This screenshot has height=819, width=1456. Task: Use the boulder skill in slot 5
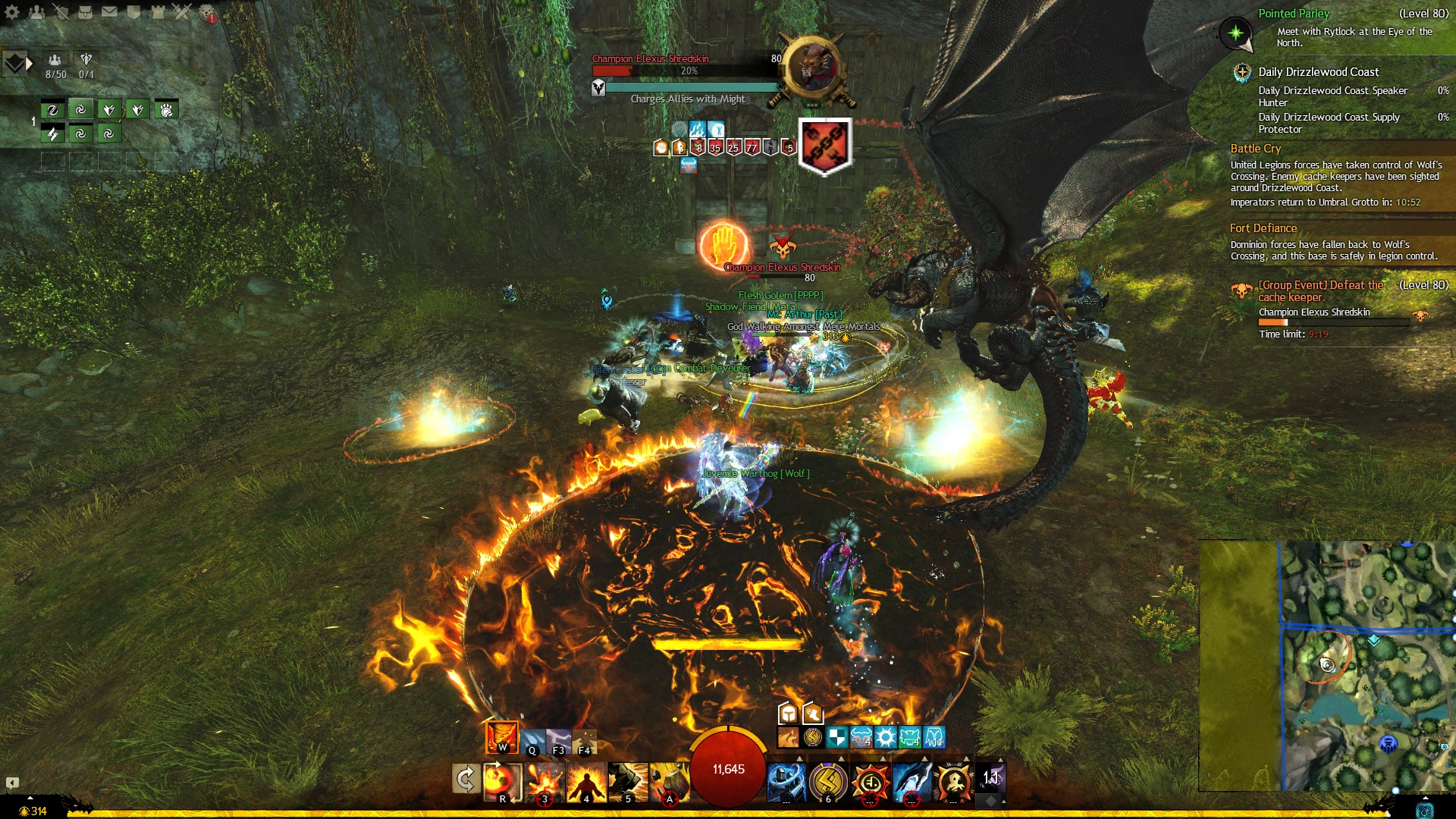point(628,781)
